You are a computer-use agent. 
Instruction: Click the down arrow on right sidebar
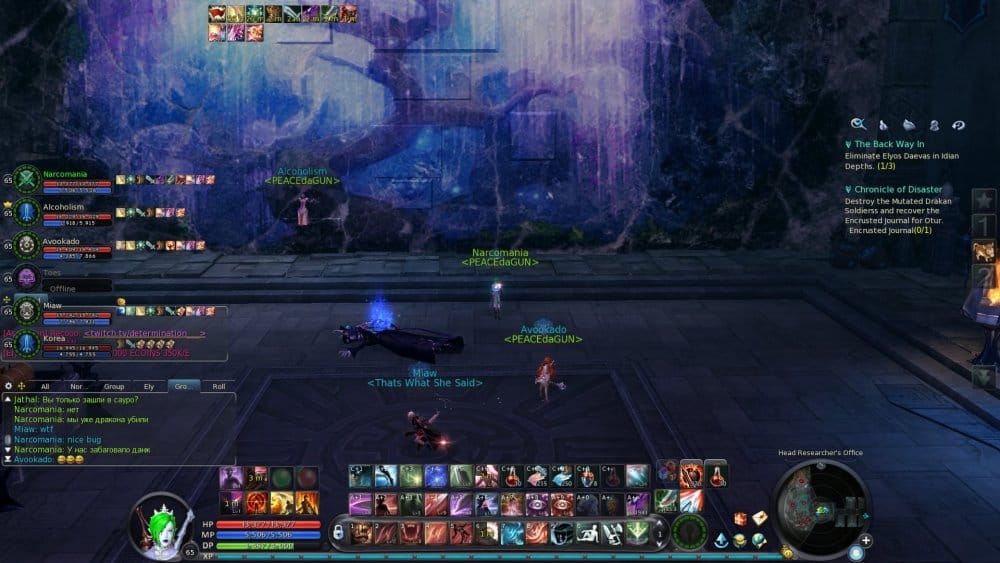click(x=984, y=377)
